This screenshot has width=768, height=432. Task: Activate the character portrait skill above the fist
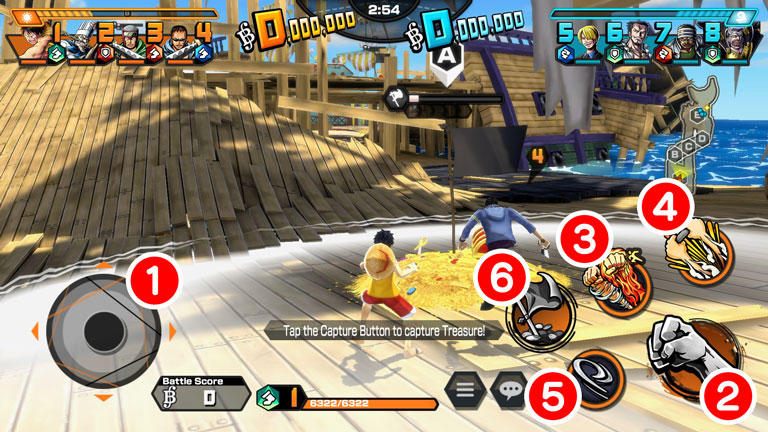click(x=702, y=244)
